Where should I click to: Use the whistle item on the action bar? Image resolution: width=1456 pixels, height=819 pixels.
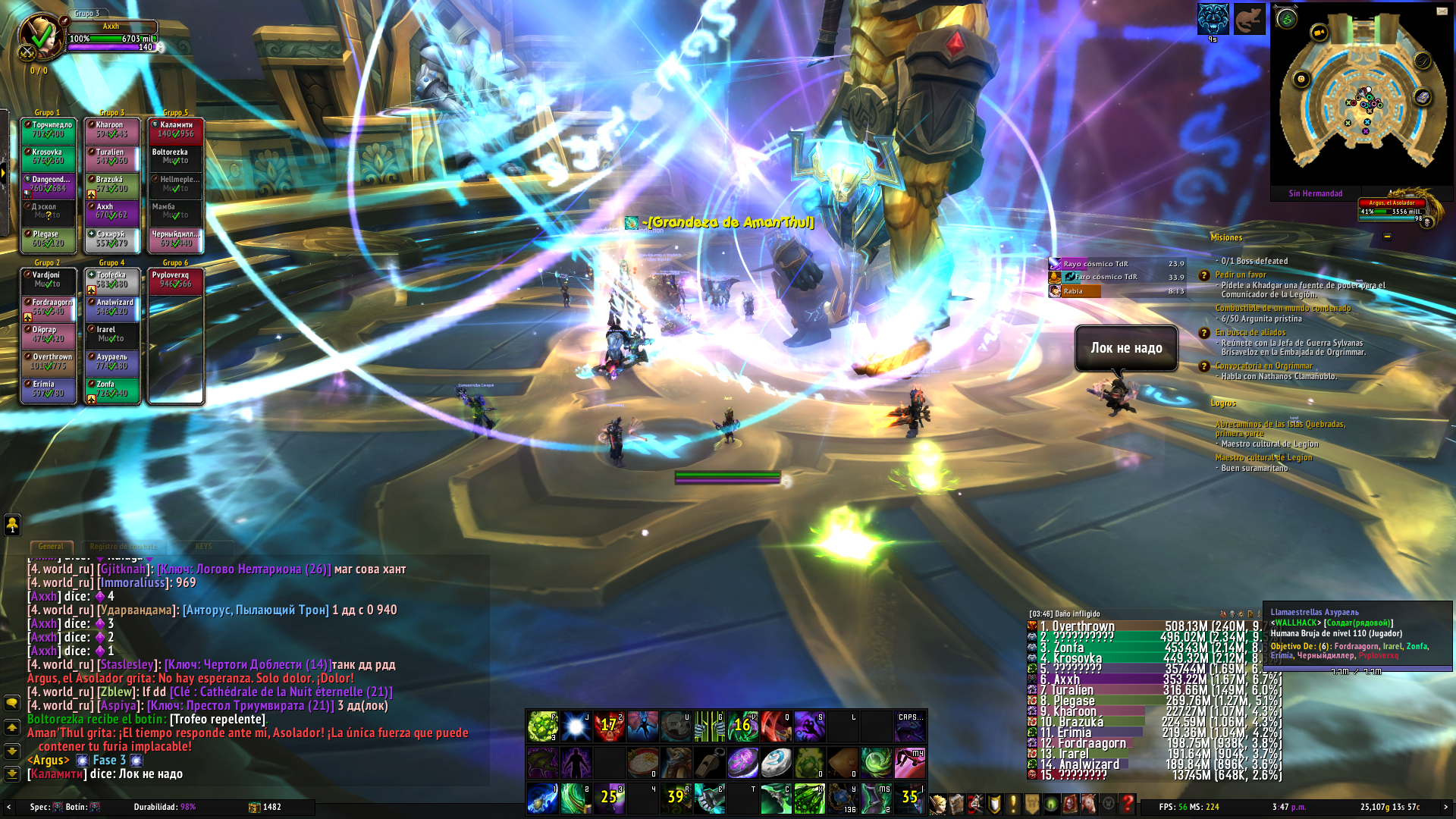pos(709,762)
